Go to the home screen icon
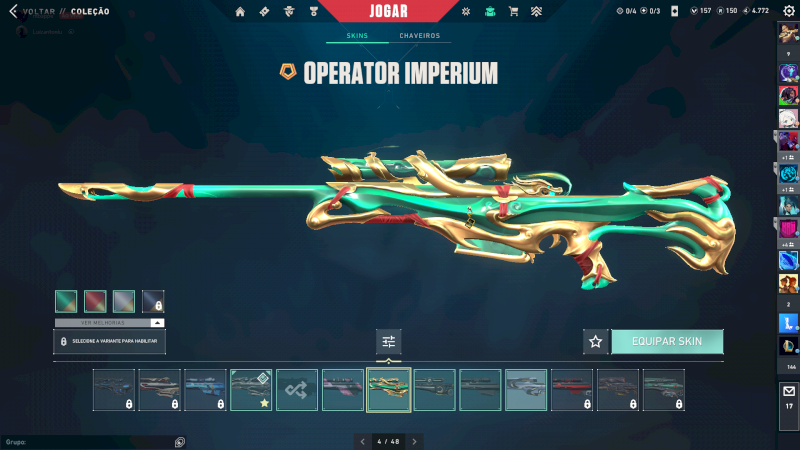Screen dimensions: 800x450 [240, 12]
